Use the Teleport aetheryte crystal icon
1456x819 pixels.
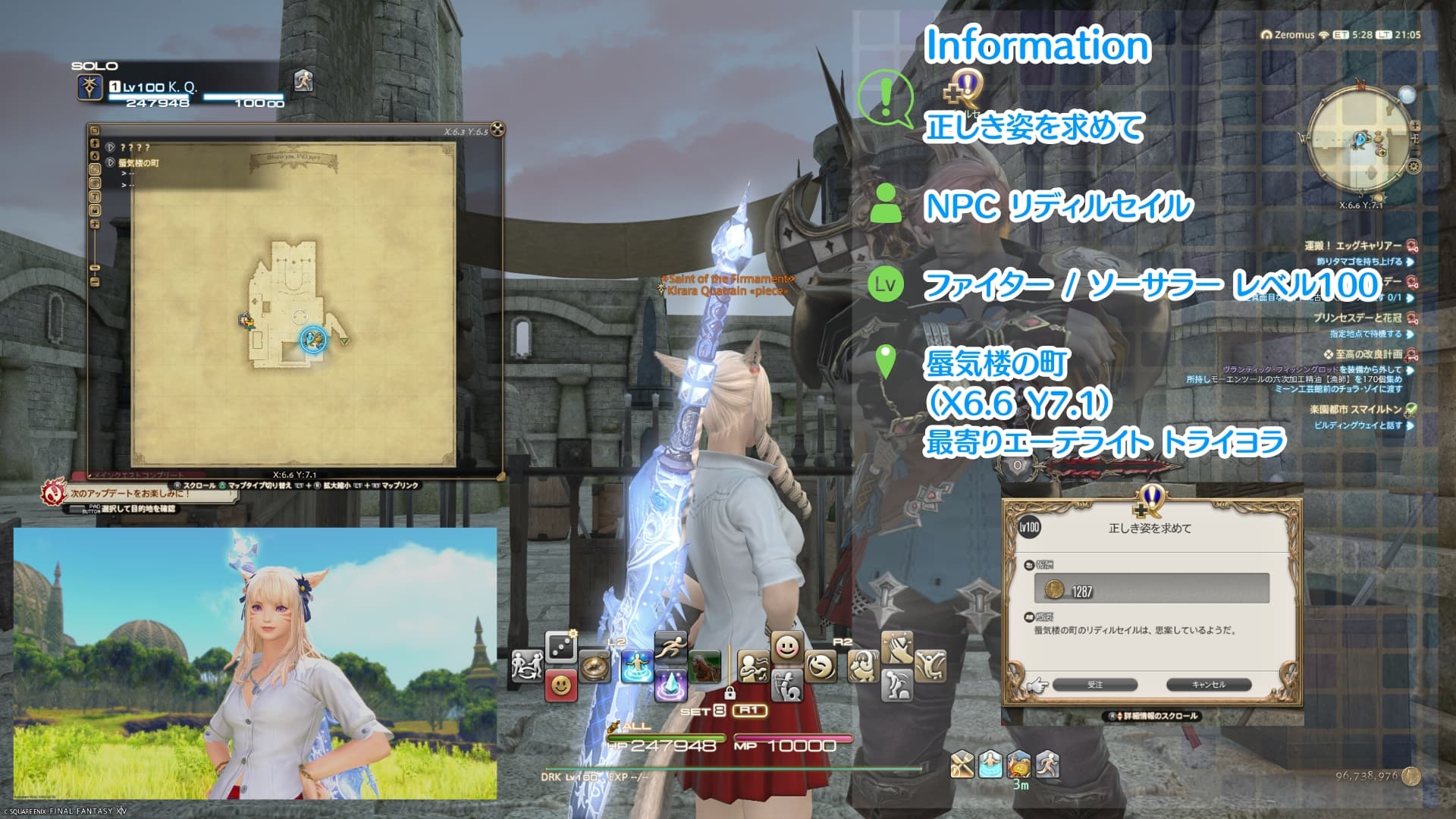pyautogui.click(x=670, y=686)
